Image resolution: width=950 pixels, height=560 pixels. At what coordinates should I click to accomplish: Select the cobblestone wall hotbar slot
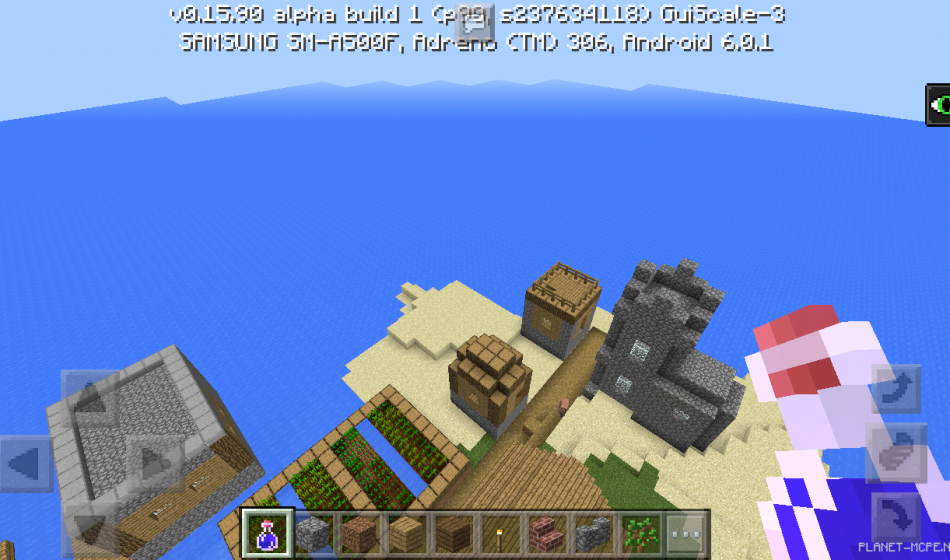coord(591,532)
